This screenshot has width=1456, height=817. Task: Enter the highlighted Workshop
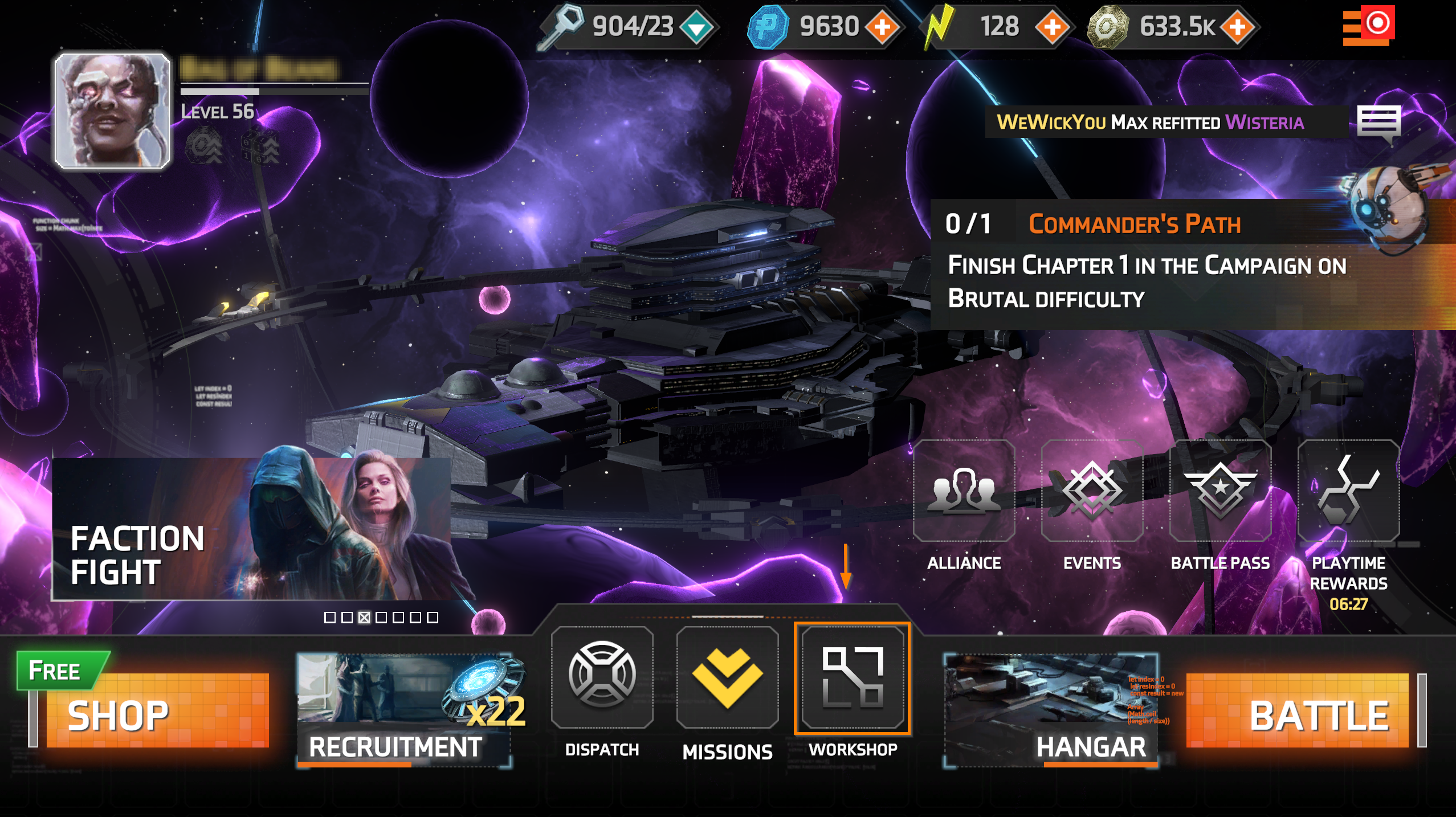[853, 678]
